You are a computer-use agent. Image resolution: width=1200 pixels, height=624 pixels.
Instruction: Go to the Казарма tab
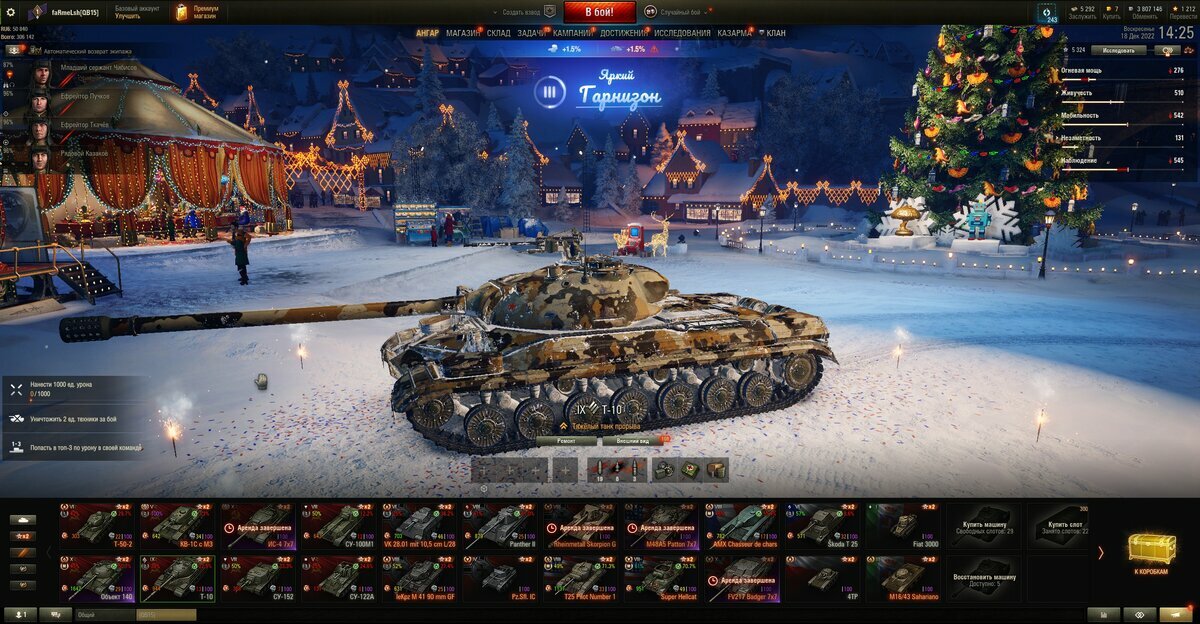coord(734,33)
